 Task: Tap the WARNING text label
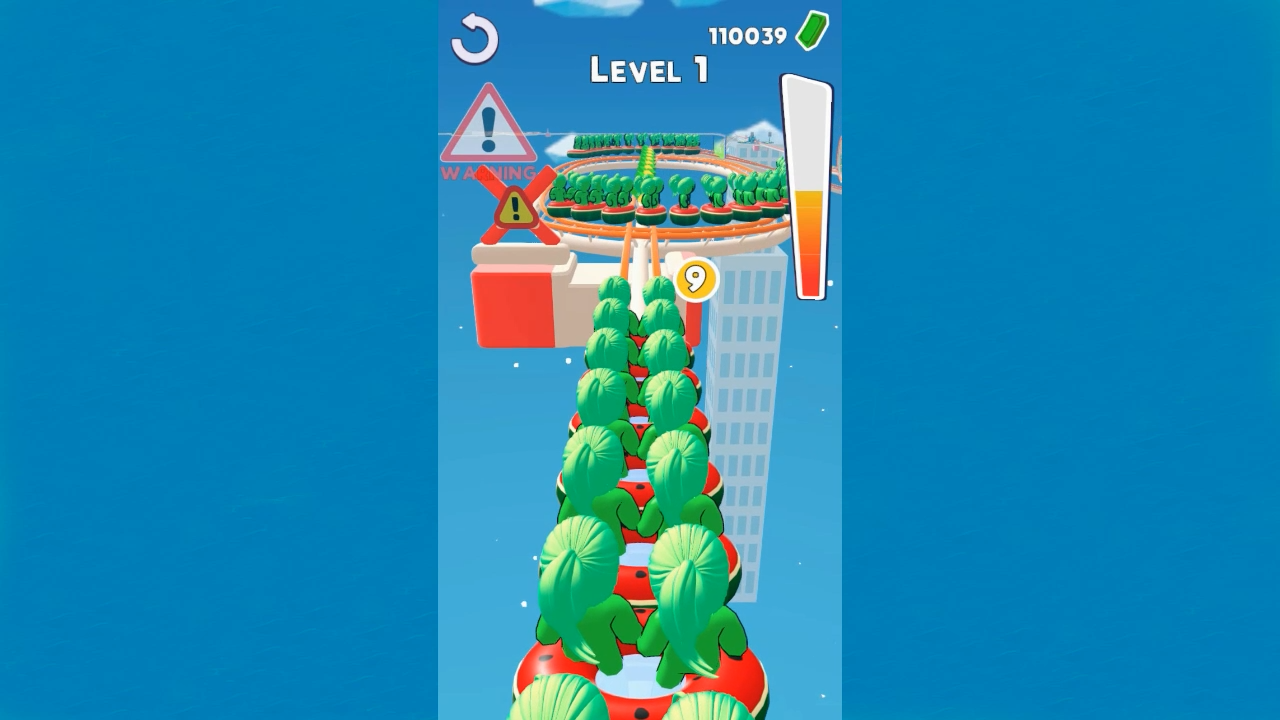(487, 170)
